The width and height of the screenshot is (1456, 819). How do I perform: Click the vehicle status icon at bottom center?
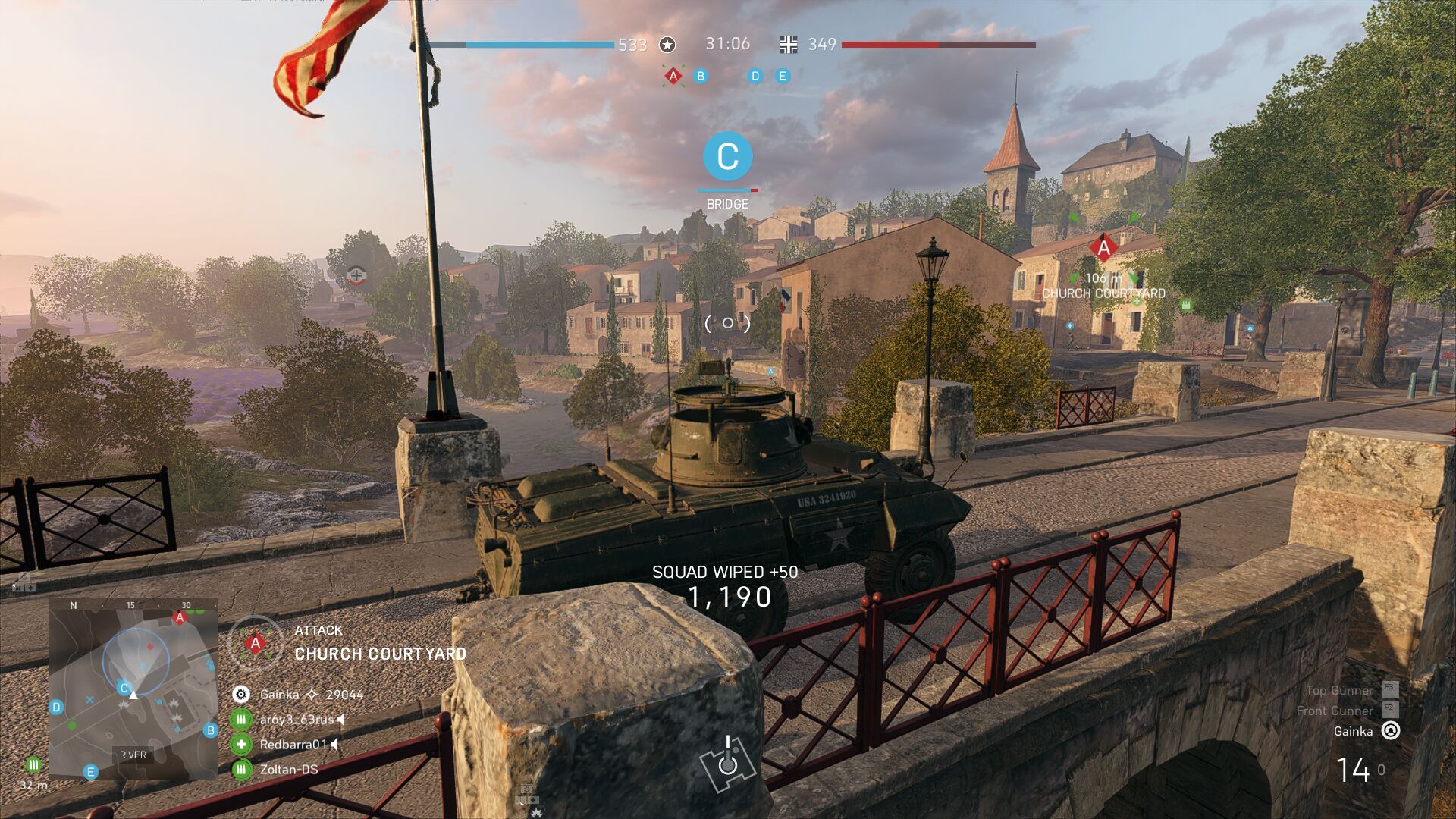pos(727,761)
